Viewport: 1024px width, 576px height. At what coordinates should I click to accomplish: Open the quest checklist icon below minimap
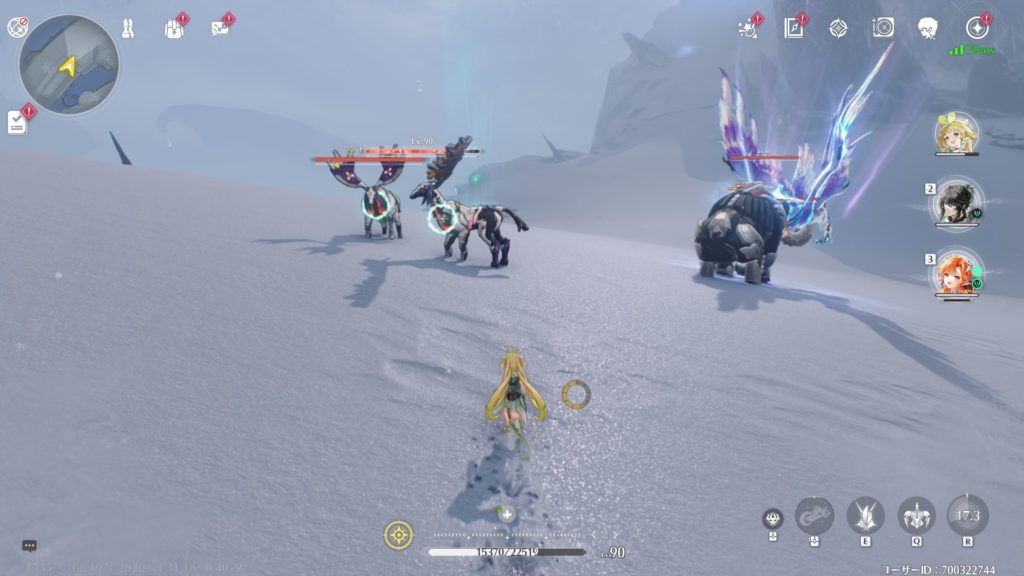point(17,121)
